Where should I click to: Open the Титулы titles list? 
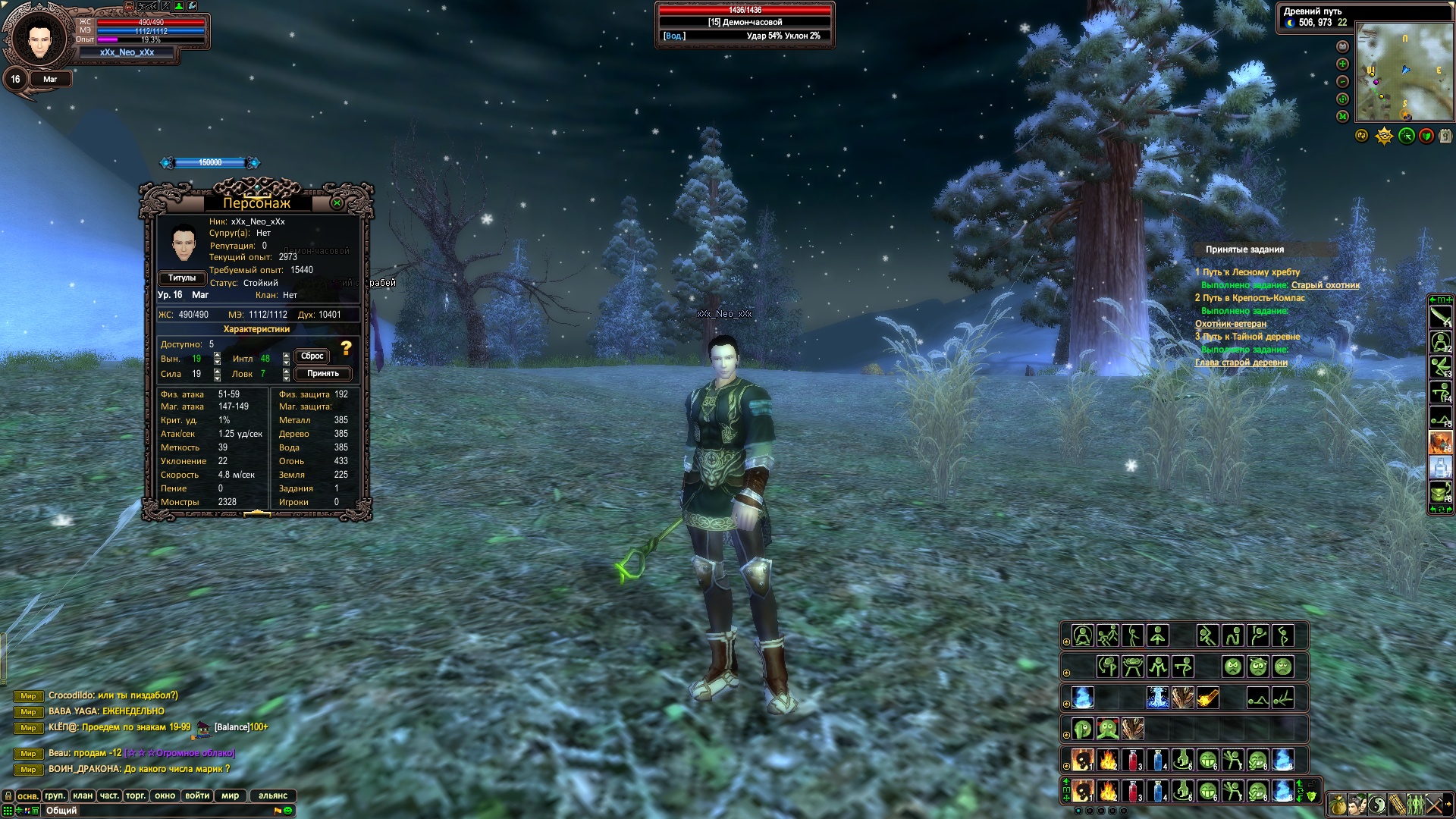[182, 278]
